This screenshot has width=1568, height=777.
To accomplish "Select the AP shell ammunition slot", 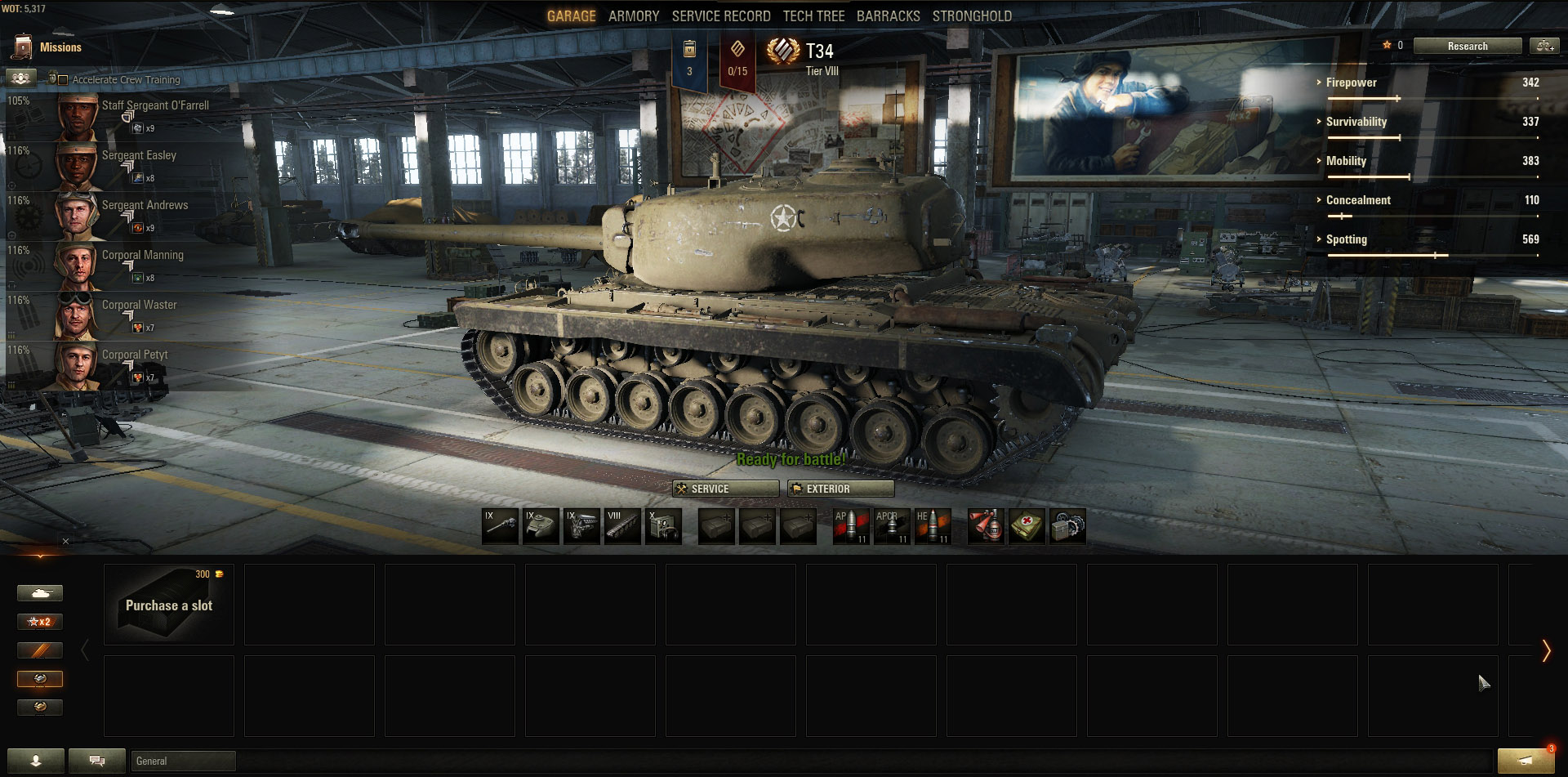I will pyautogui.click(x=850, y=527).
